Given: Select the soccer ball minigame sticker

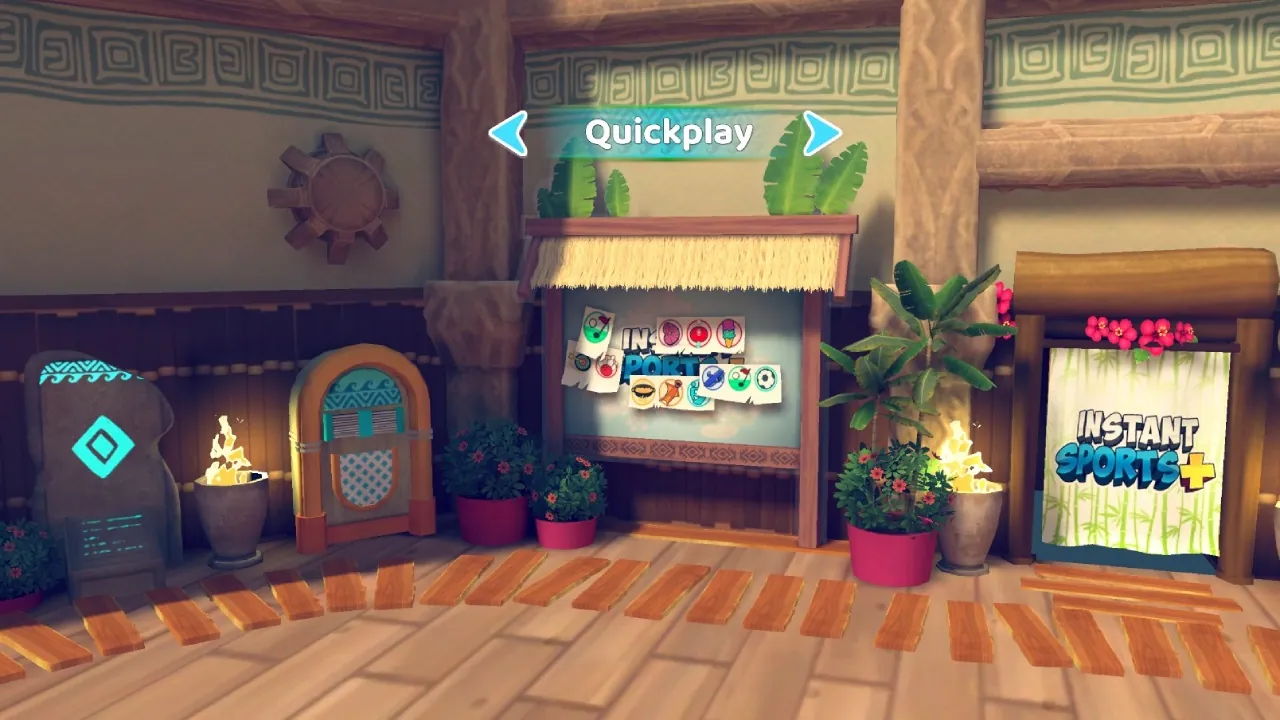Looking at the screenshot, I should coord(765,378).
